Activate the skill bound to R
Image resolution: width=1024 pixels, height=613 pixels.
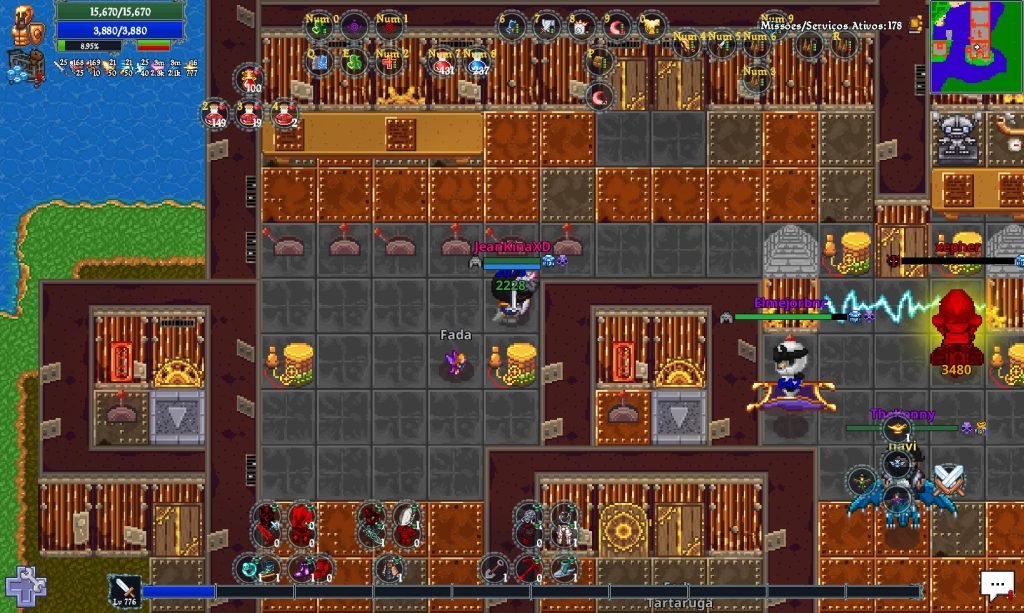click(x=842, y=44)
